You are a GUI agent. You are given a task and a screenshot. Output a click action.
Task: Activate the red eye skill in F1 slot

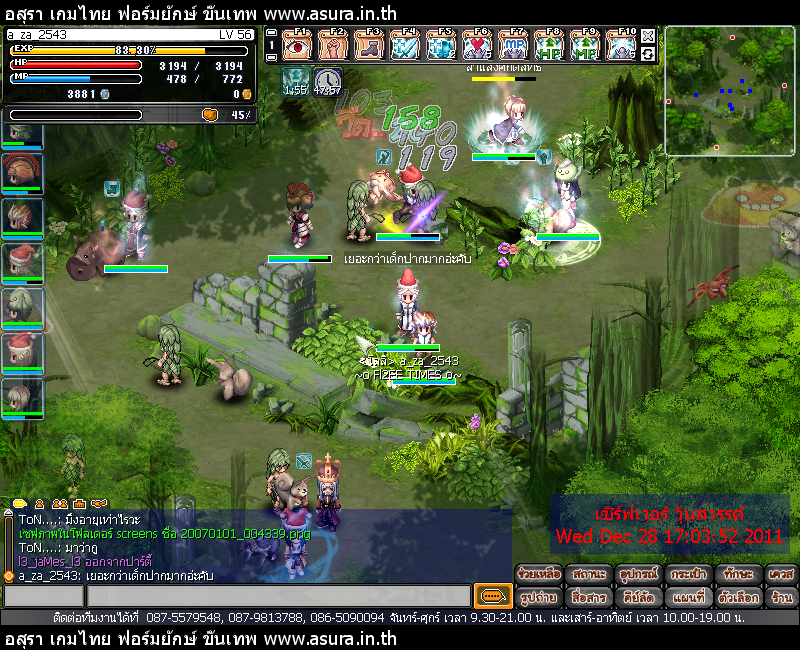tap(297, 46)
